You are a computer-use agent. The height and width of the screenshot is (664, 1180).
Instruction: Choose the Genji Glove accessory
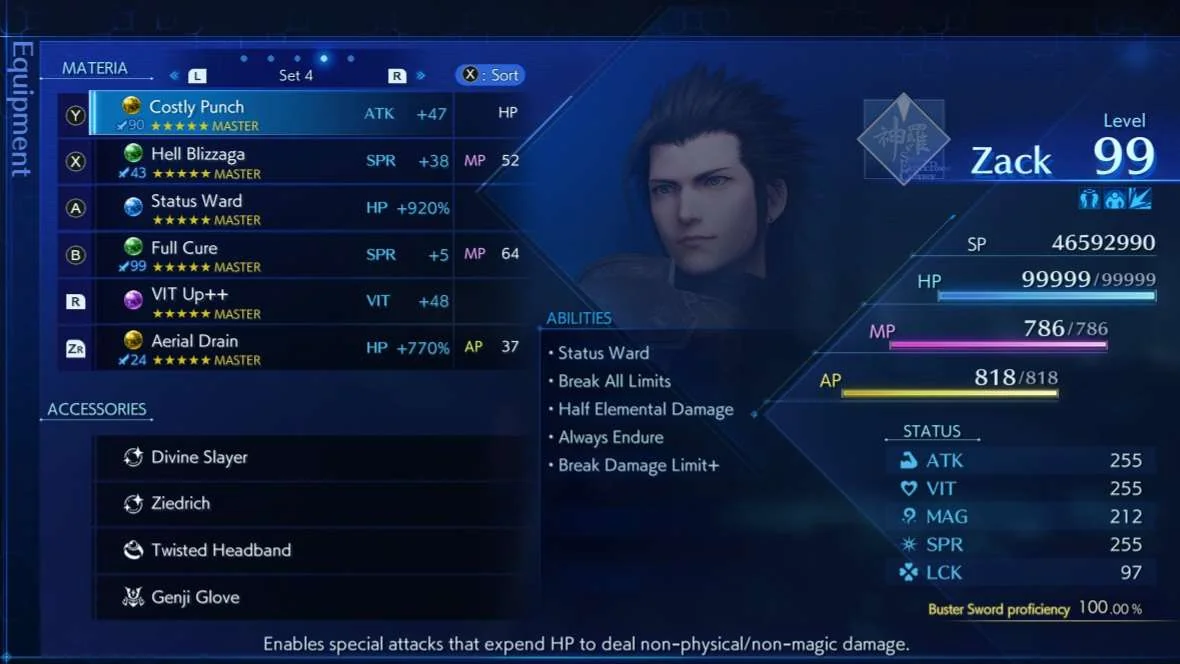click(308, 597)
